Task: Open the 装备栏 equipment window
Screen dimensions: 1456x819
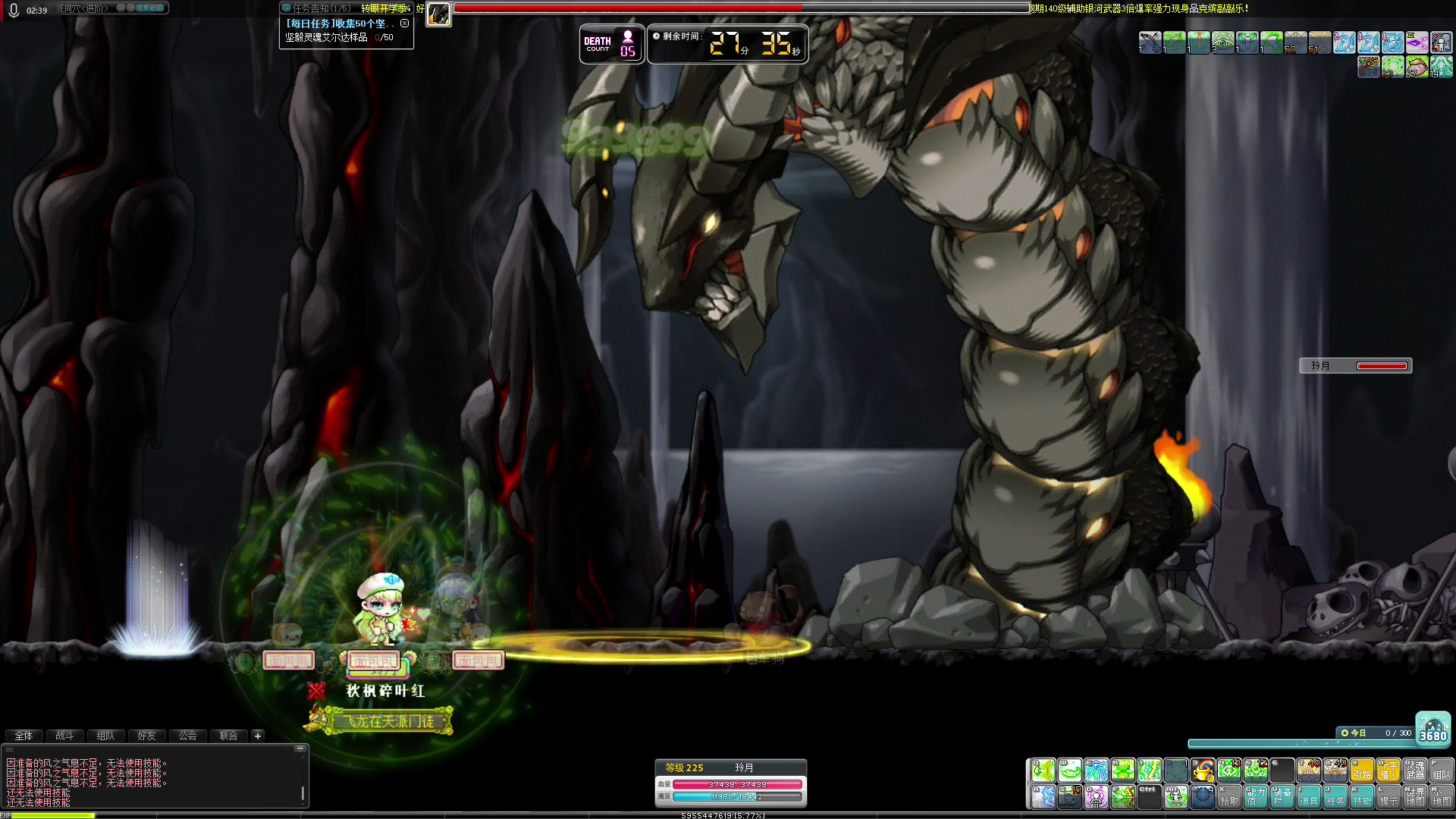Action: [1282, 797]
